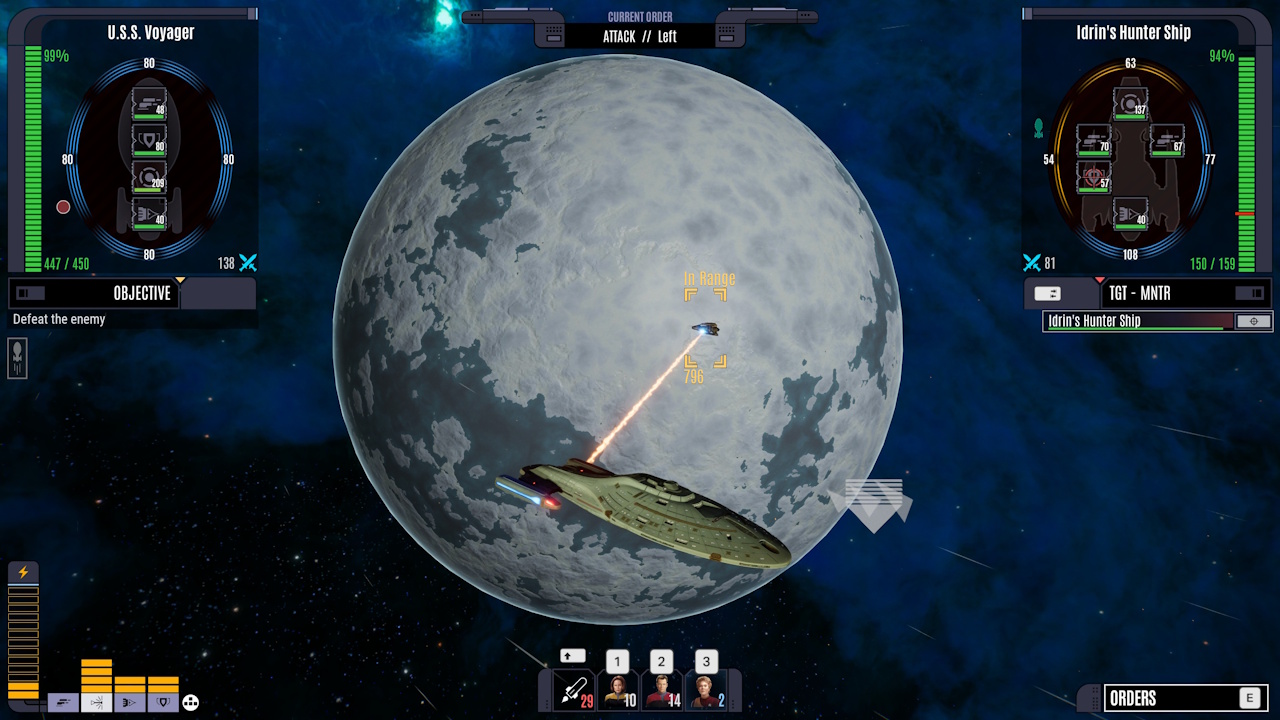Select the alien lifeform icon below the Objective panel
This screenshot has height=720, width=1280.
point(16,359)
